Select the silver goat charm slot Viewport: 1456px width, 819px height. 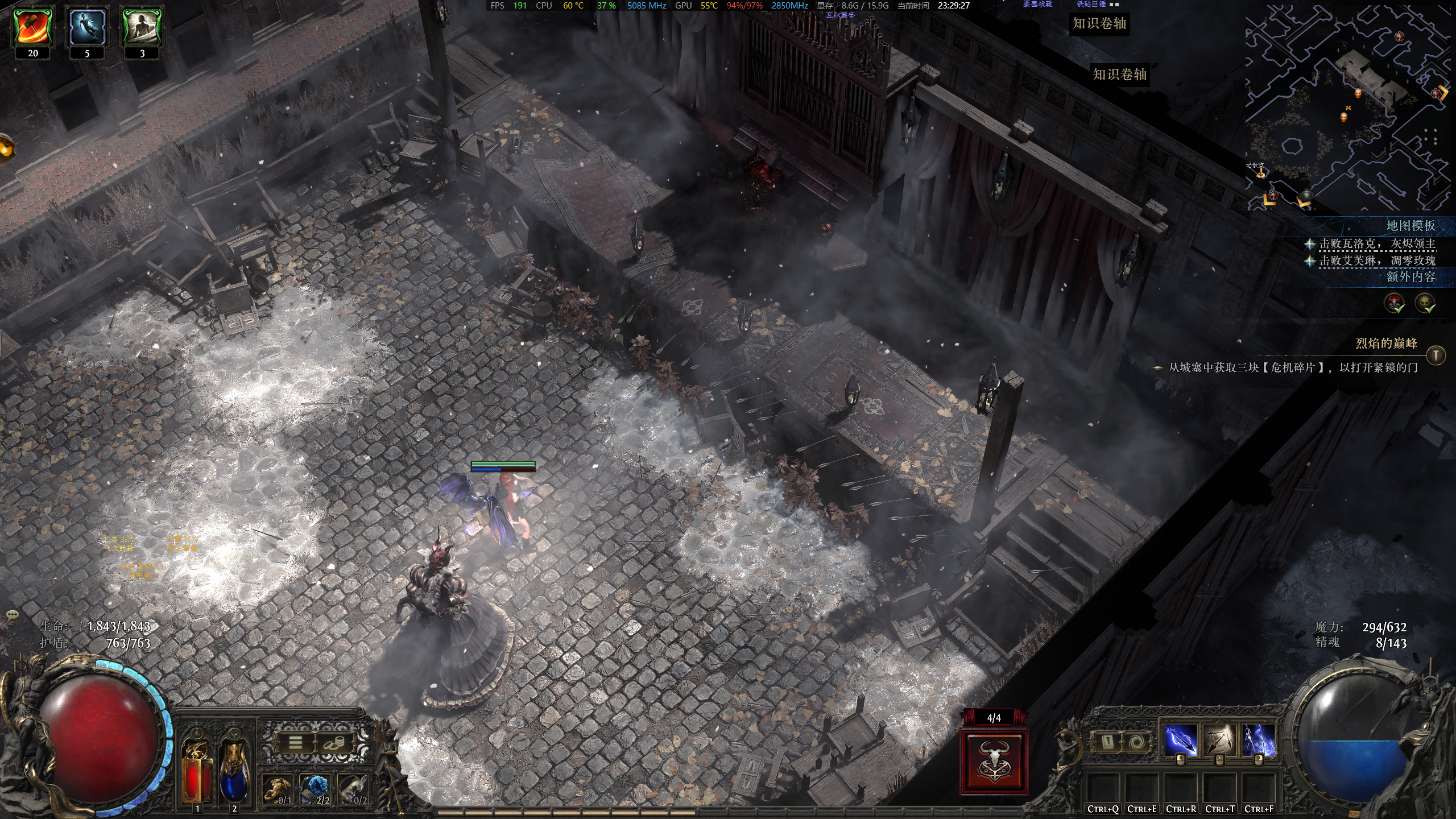[354, 789]
